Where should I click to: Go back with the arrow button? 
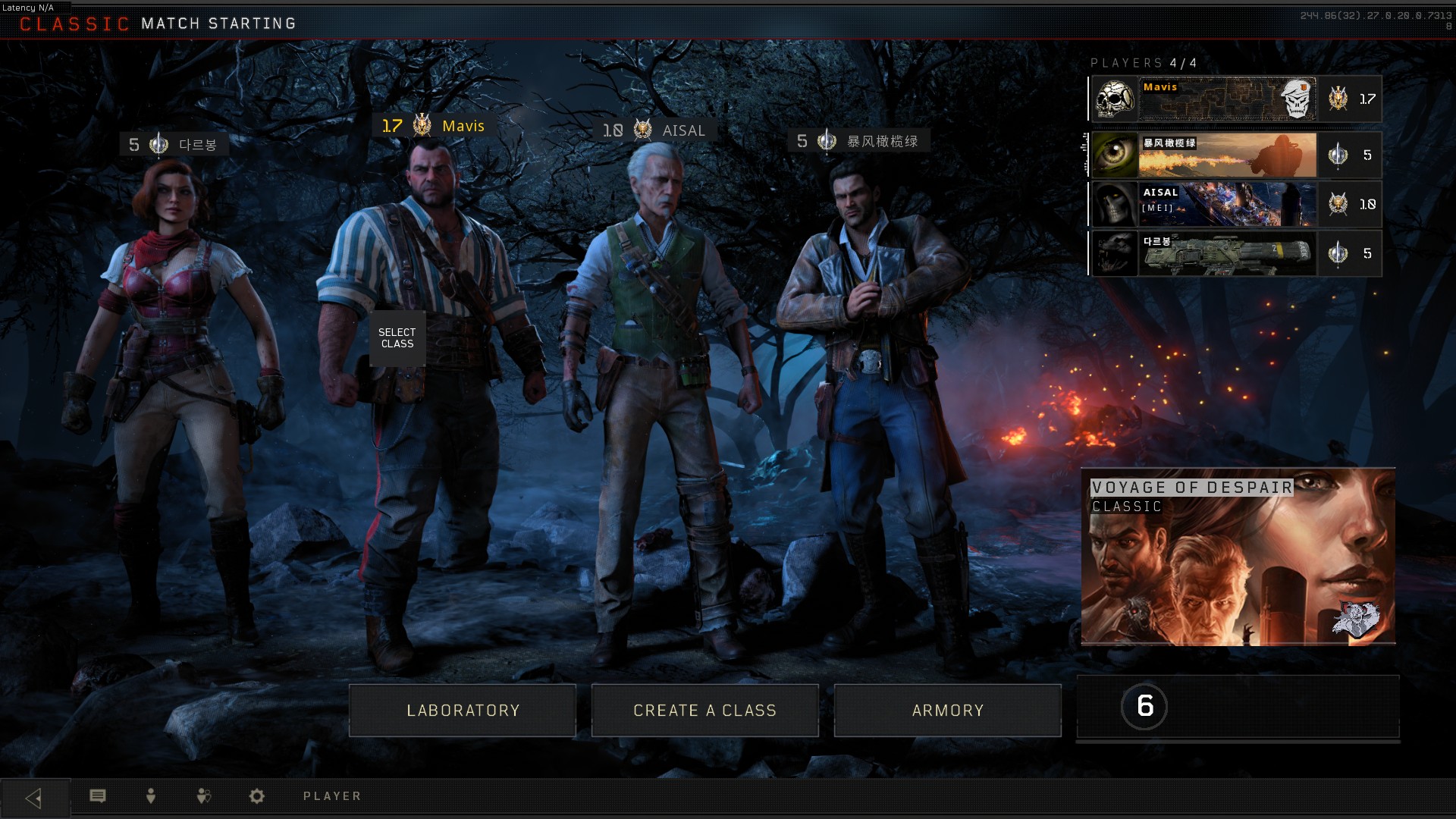[x=34, y=798]
